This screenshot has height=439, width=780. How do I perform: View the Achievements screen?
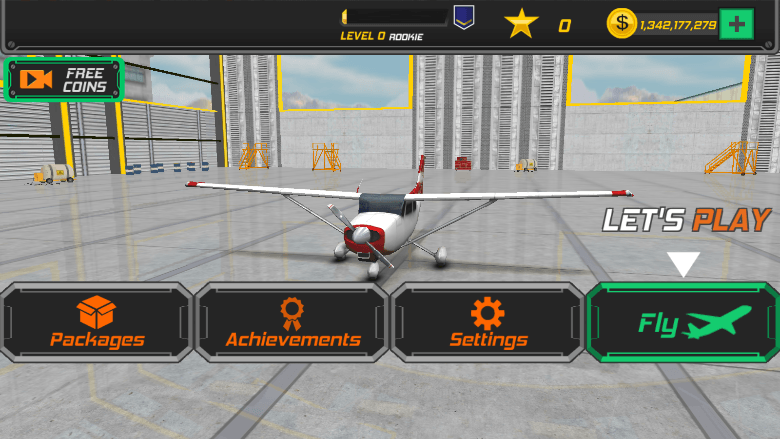coord(292,322)
